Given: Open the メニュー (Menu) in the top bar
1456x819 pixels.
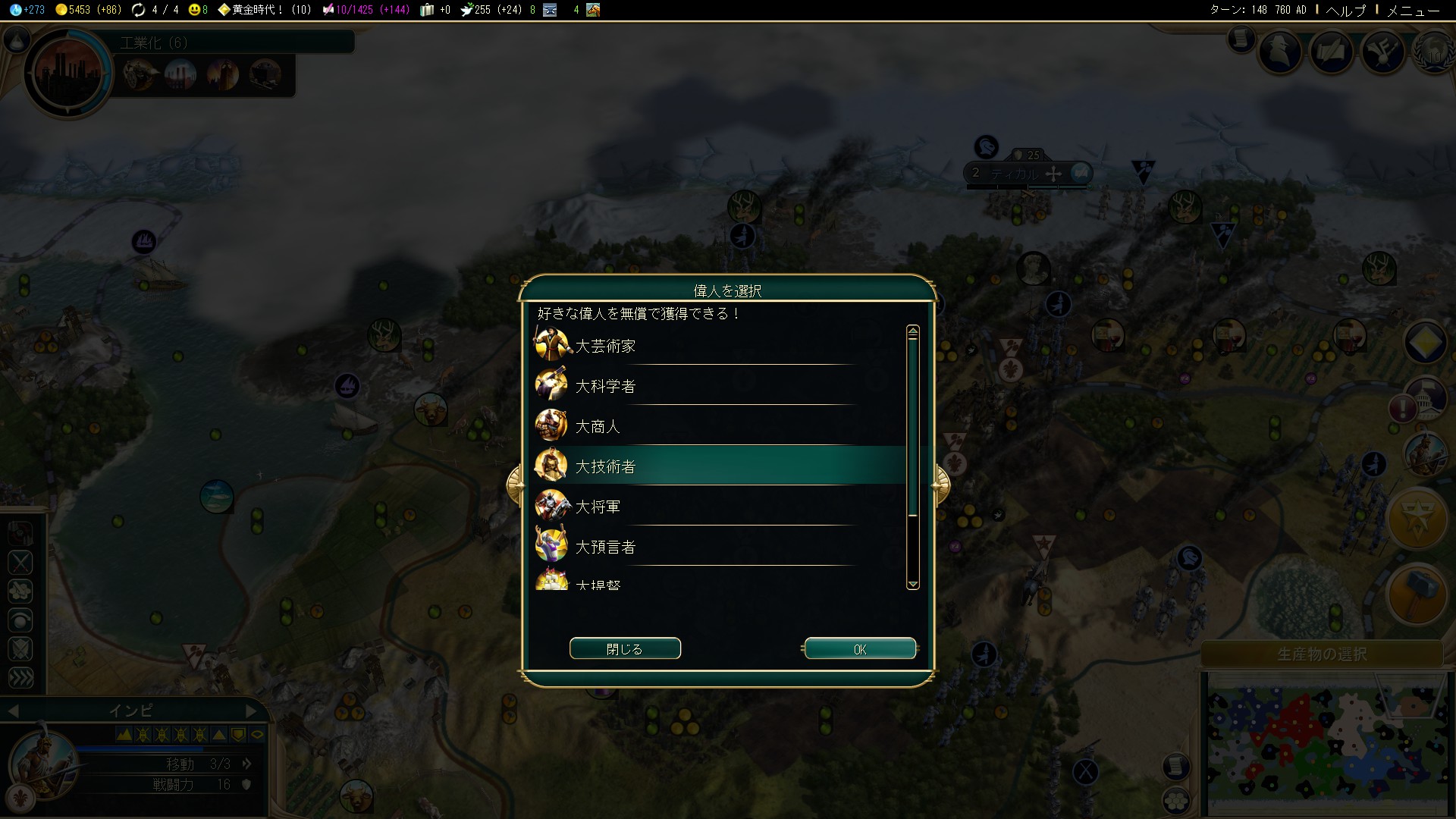Looking at the screenshot, I should click(x=1413, y=10).
